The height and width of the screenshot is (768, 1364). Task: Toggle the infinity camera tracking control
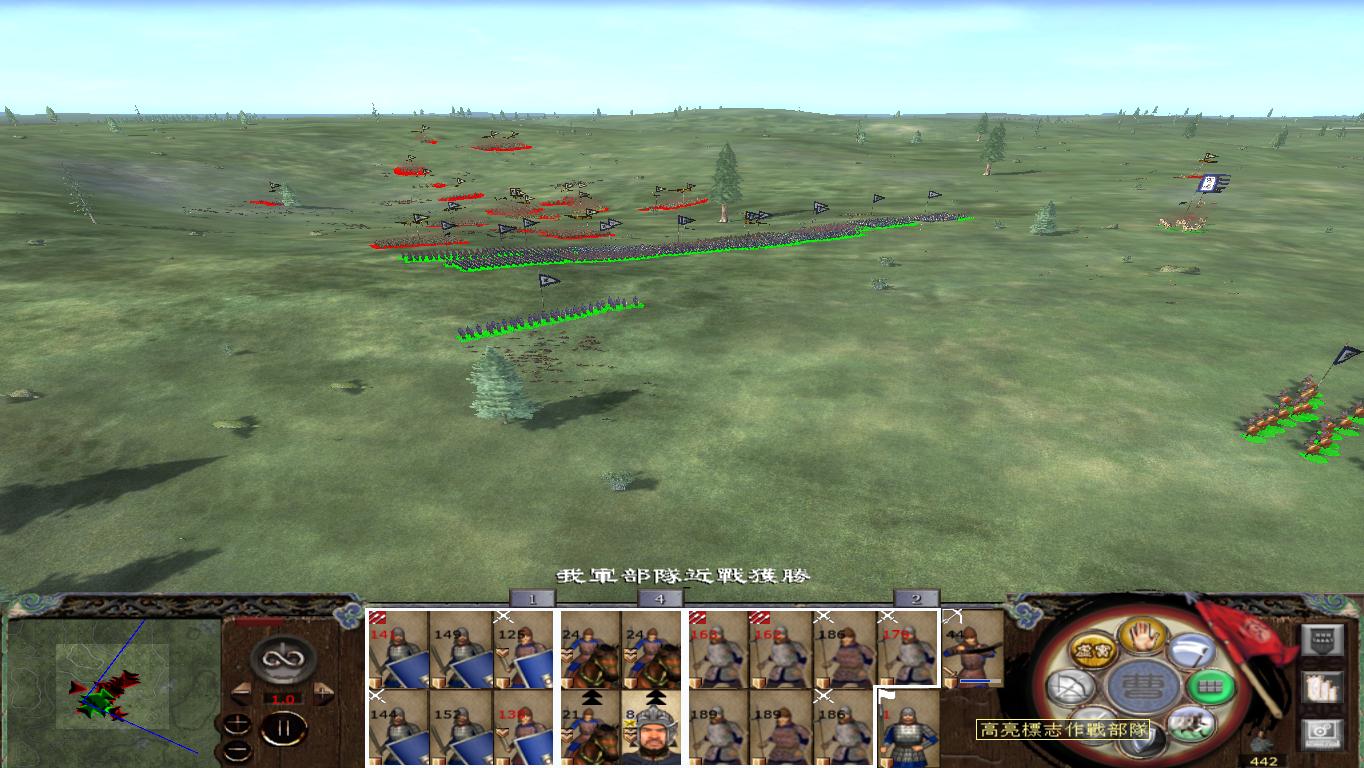(x=283, y=659)
